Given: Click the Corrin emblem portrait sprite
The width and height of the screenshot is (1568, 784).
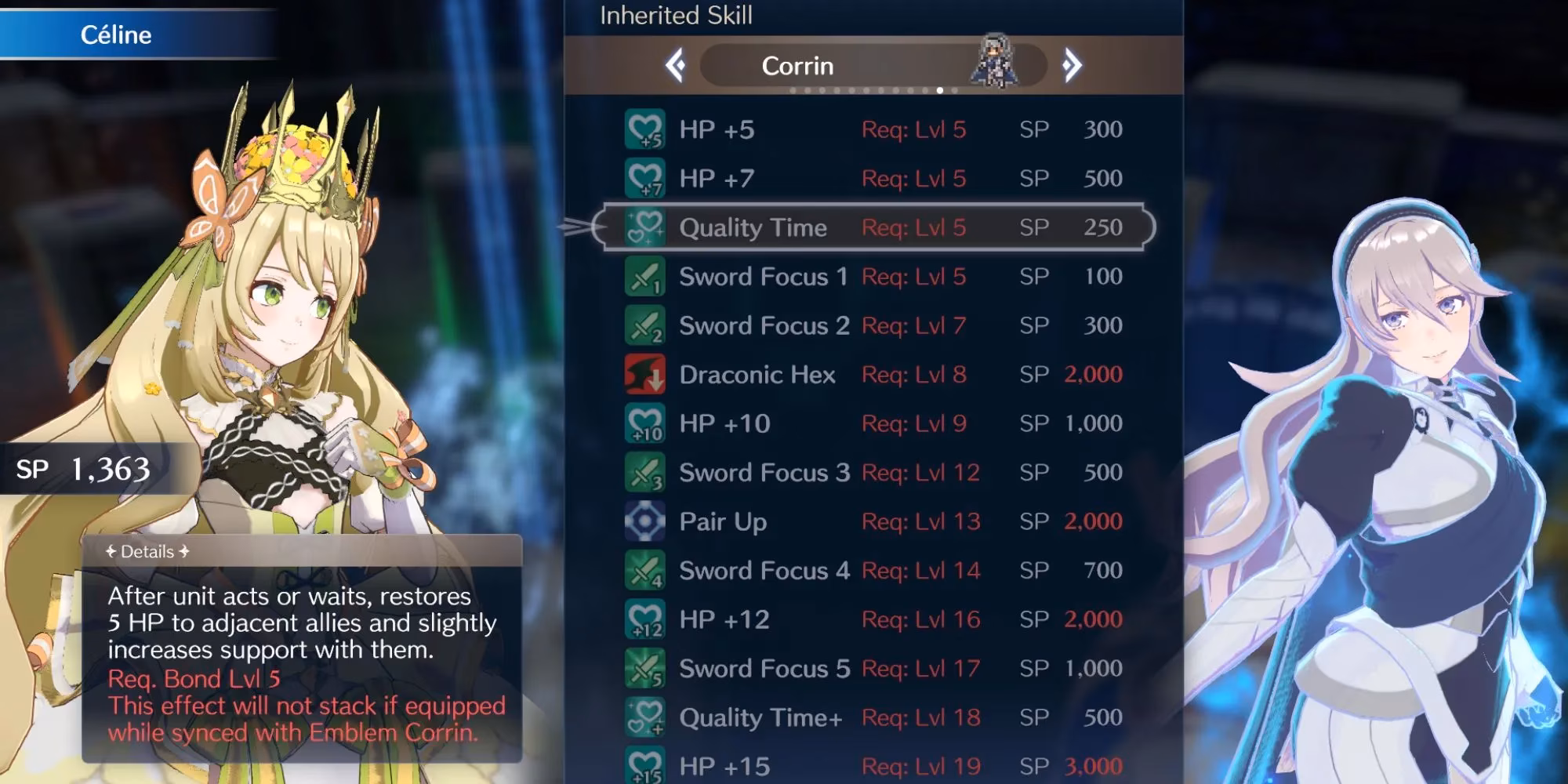Looking at the screenshot, I should tap(993, 59).
